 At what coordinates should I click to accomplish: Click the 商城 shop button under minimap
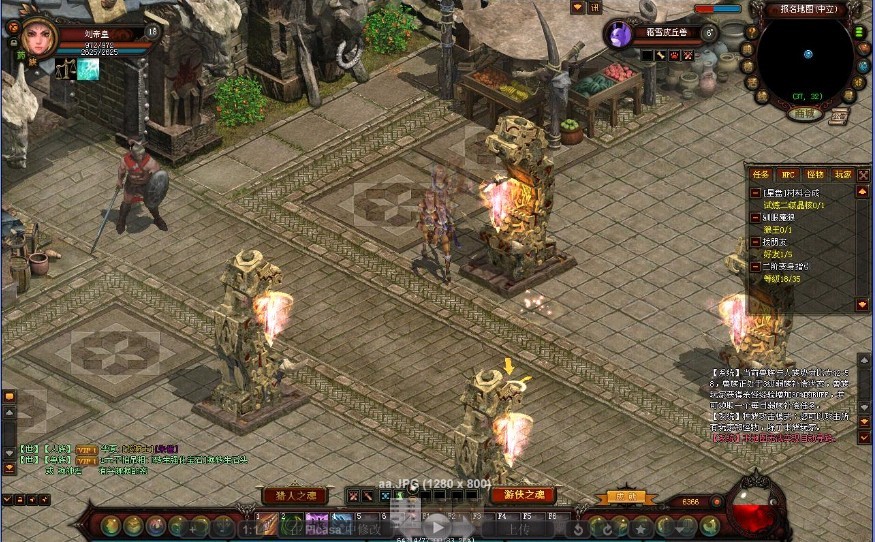tap(803, 114)
